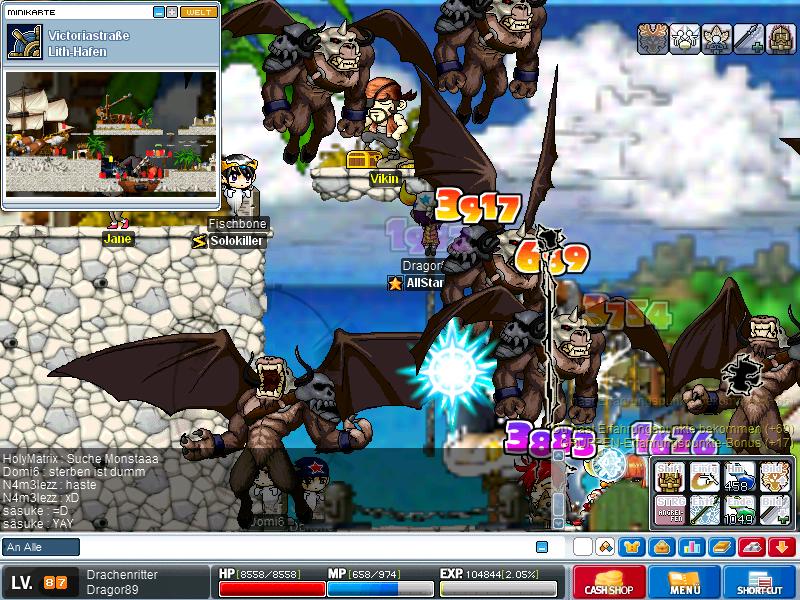The image size is (800, 600).
Task: Click the spear with plus buff icon
Action: point(749,39)
